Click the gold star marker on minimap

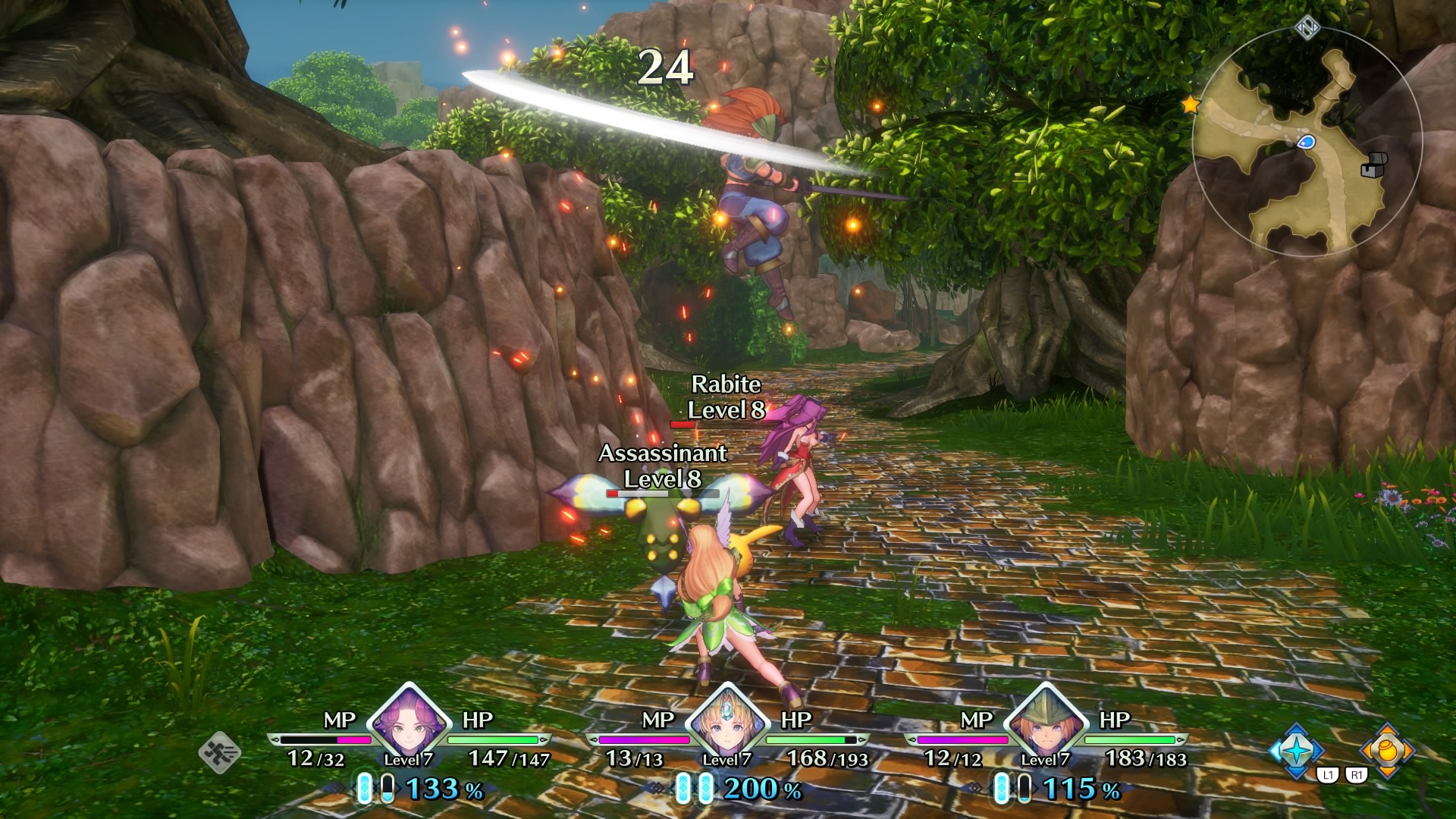click(x=1191, y=105)
